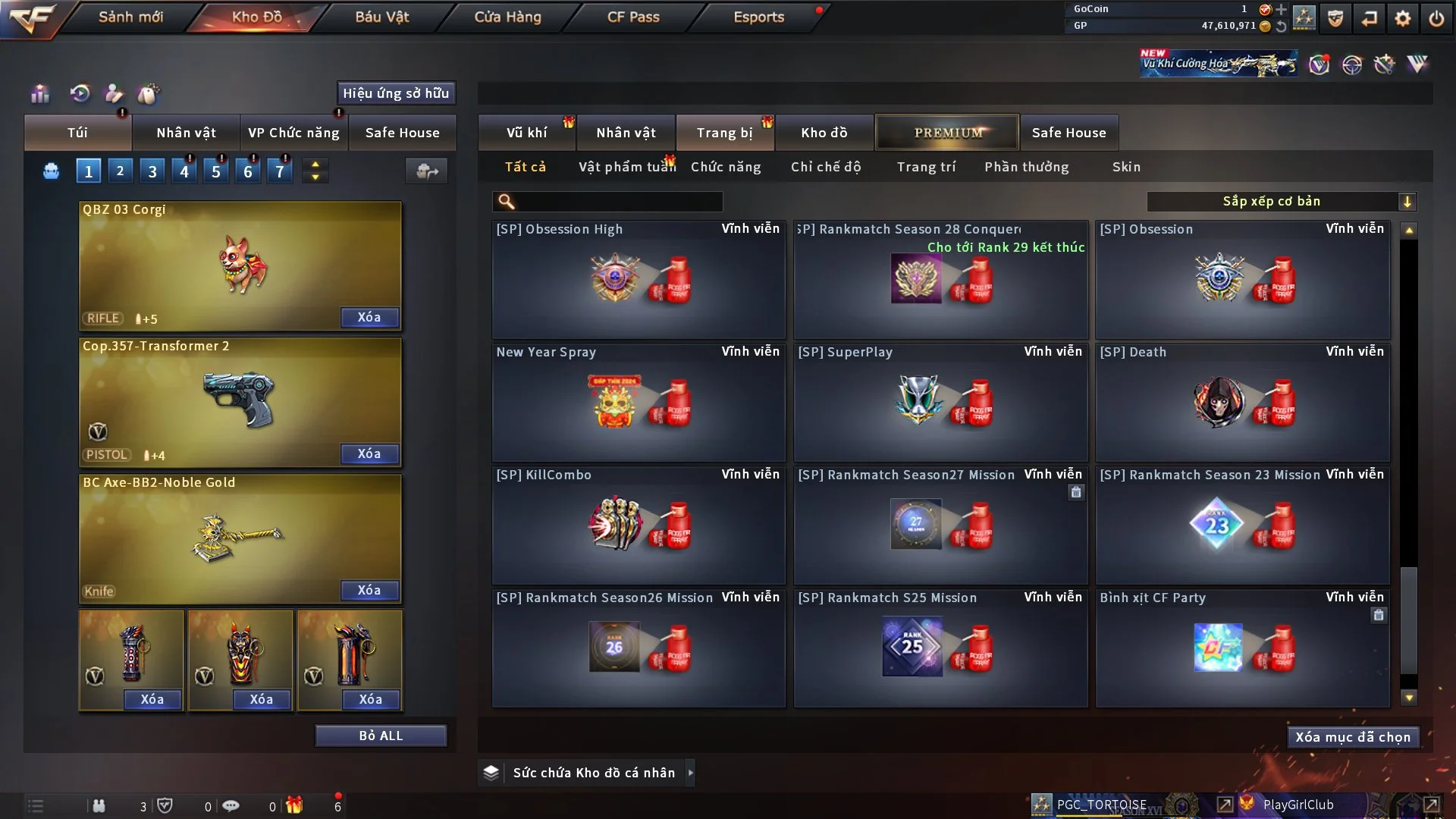This screenshot has height=819, width=1456.
Task: Go to the Sảnh mới lobby
Action: click(130, 17)
